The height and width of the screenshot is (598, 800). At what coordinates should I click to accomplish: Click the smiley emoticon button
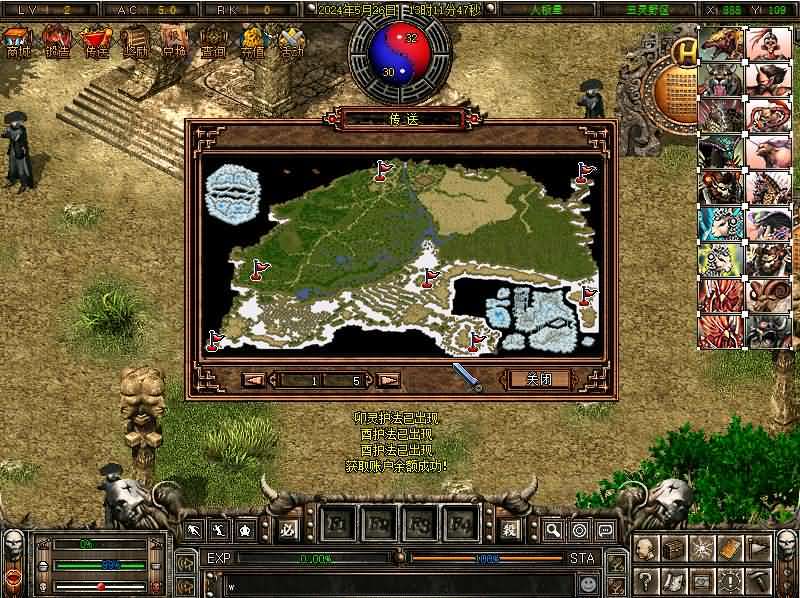coord(590,582)
